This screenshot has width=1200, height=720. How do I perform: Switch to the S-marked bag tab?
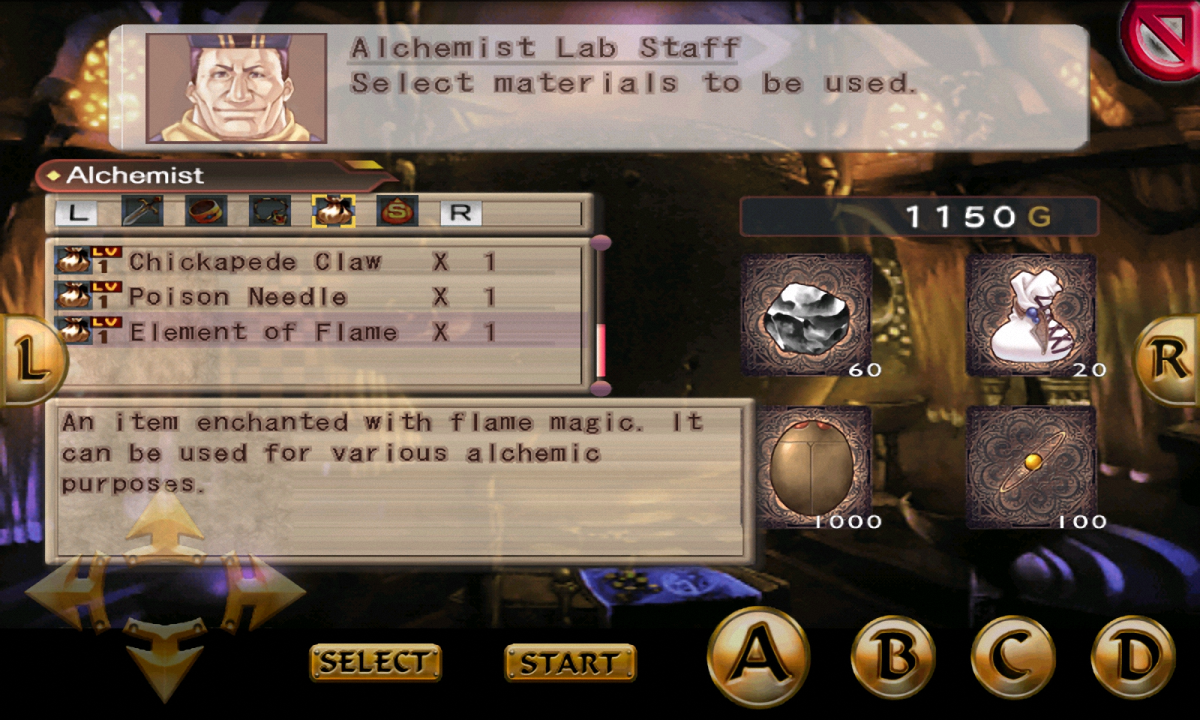[x=397, y=211]
